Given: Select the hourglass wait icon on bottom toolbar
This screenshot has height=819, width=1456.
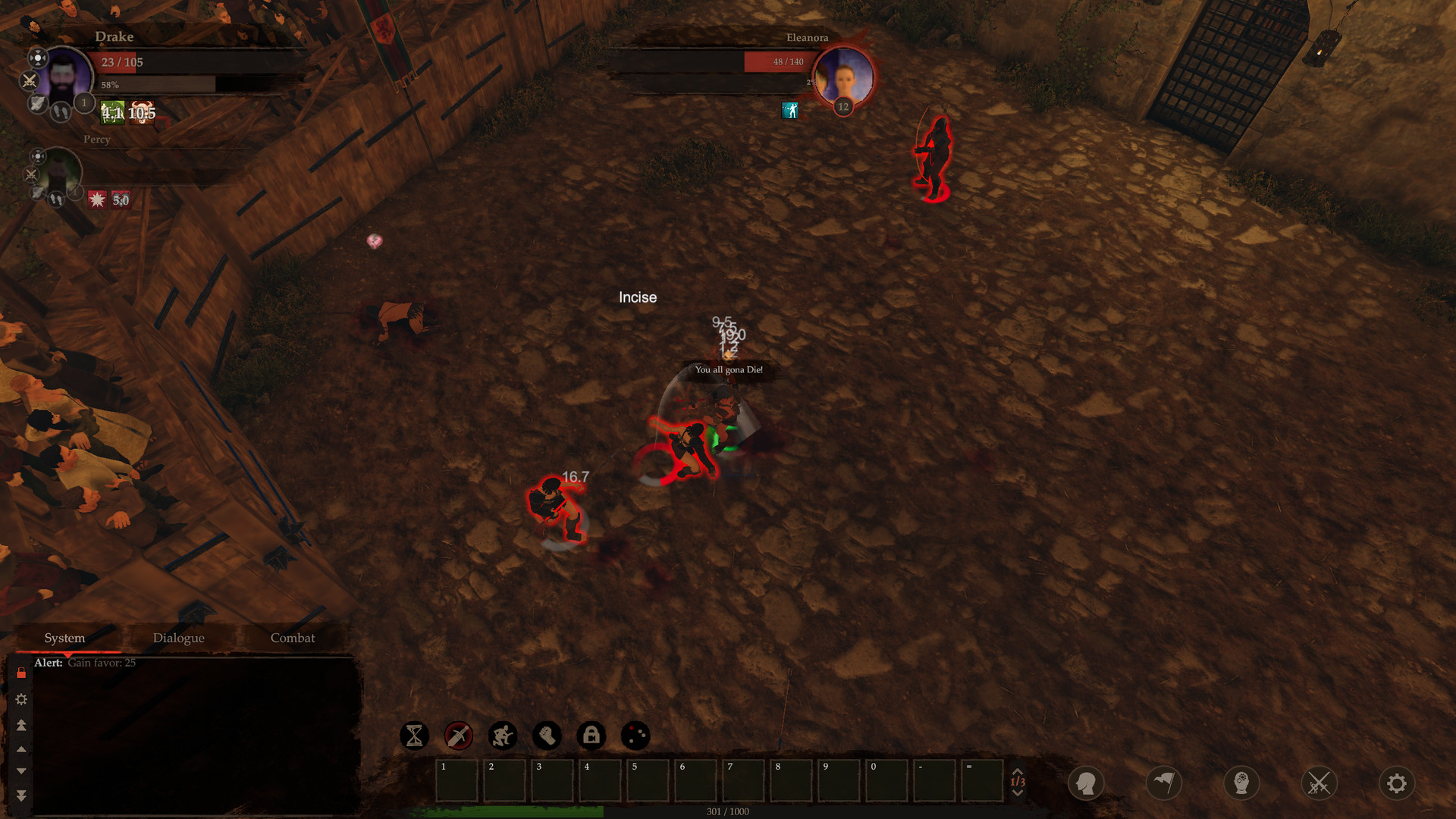Looking at the screenshot, I should click(x=413, y=735).
